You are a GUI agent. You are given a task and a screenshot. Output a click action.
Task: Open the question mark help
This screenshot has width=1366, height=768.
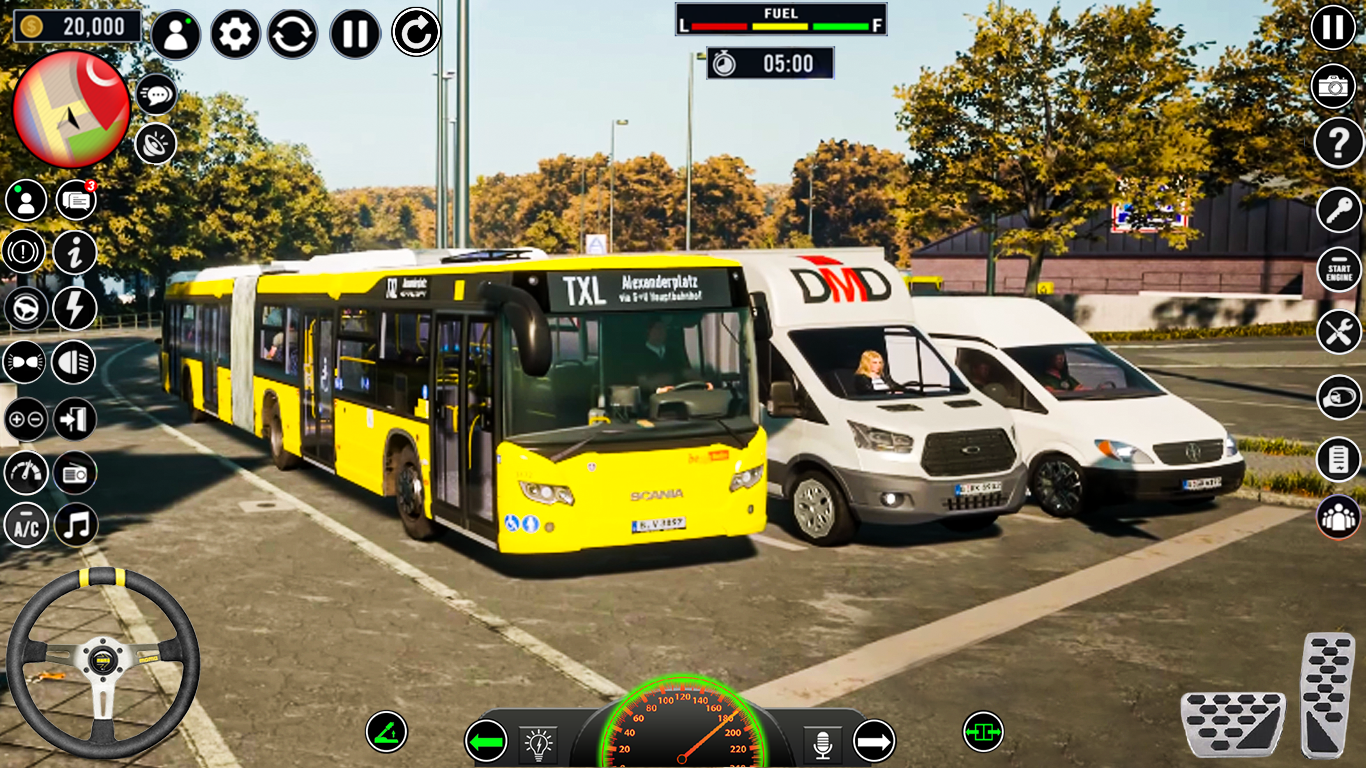[1338, 144]
